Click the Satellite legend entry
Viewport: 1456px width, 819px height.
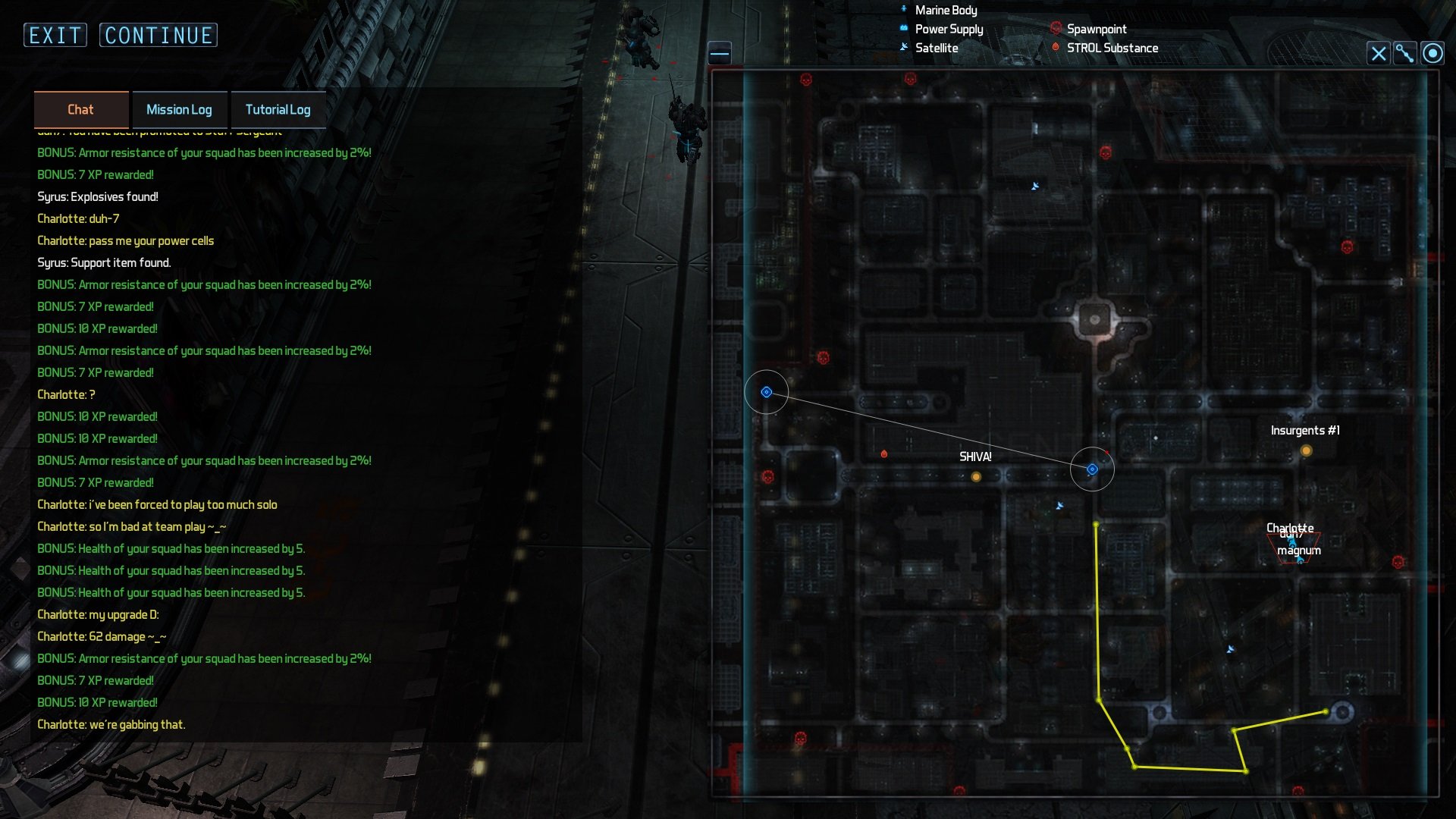(x=936, y=48)
